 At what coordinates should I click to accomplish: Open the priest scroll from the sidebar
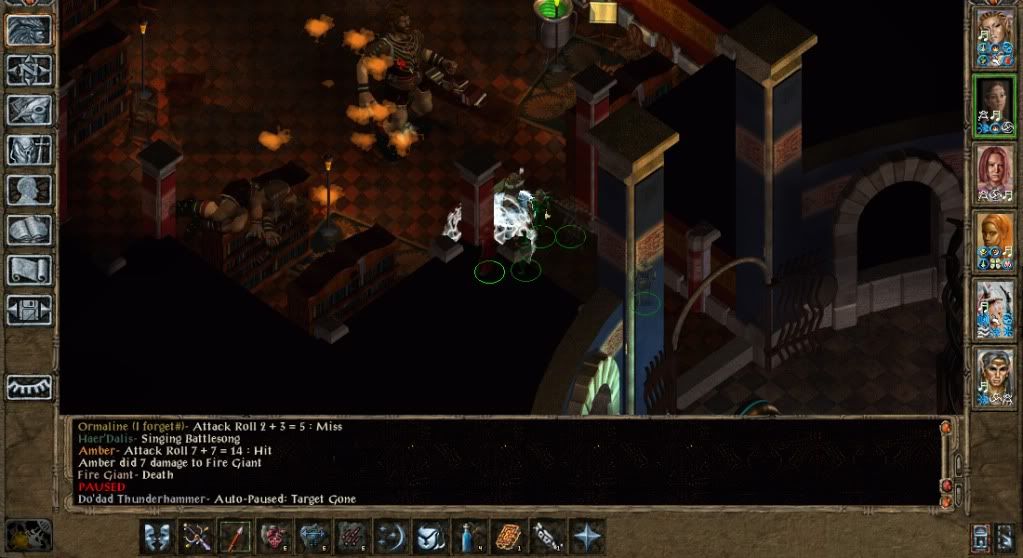click(28, 269)
